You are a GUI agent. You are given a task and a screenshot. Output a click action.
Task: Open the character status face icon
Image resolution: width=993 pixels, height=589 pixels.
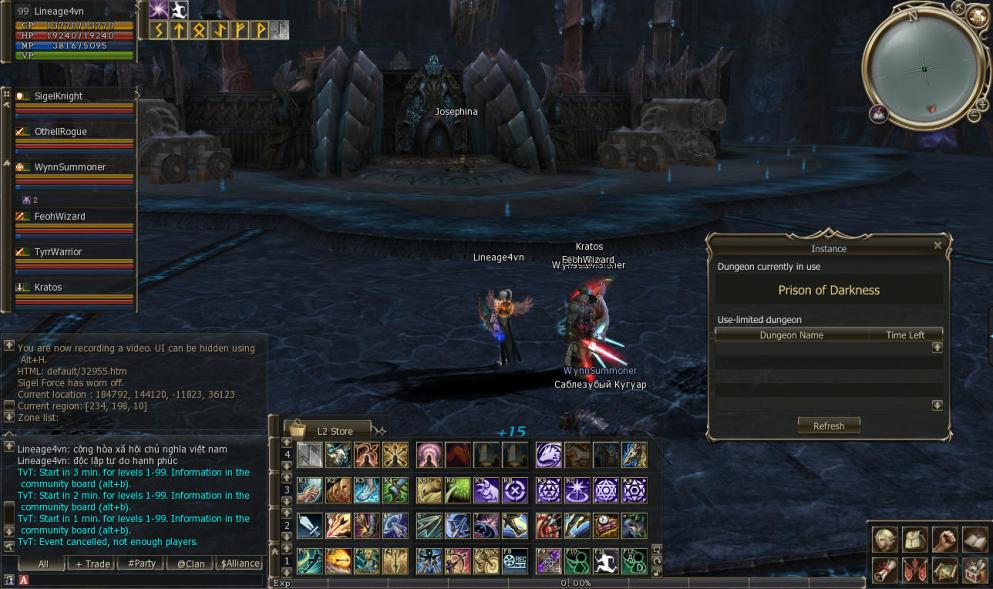[x=883, y=539]
